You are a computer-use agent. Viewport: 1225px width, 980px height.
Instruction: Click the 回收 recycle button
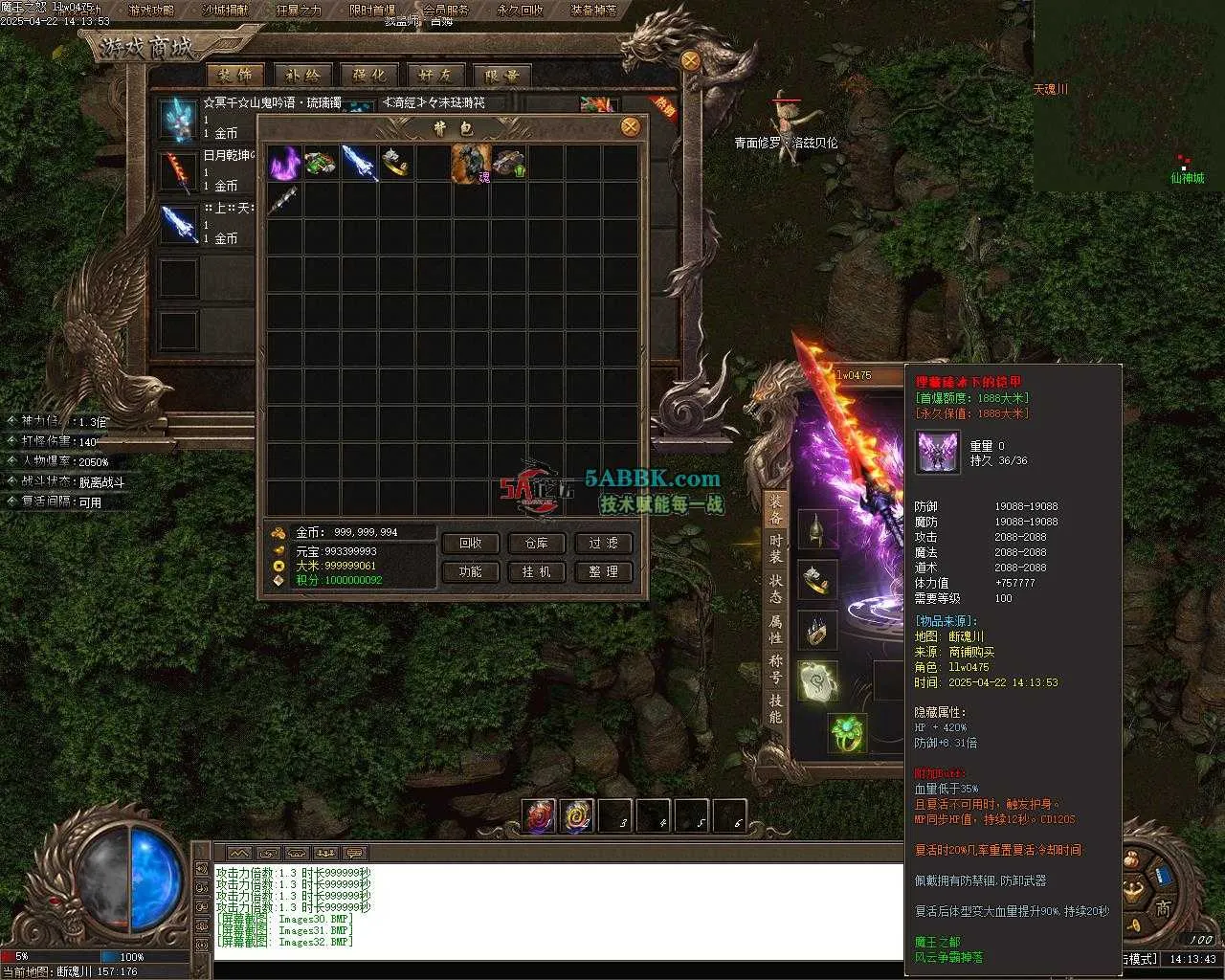click(470, 543)
